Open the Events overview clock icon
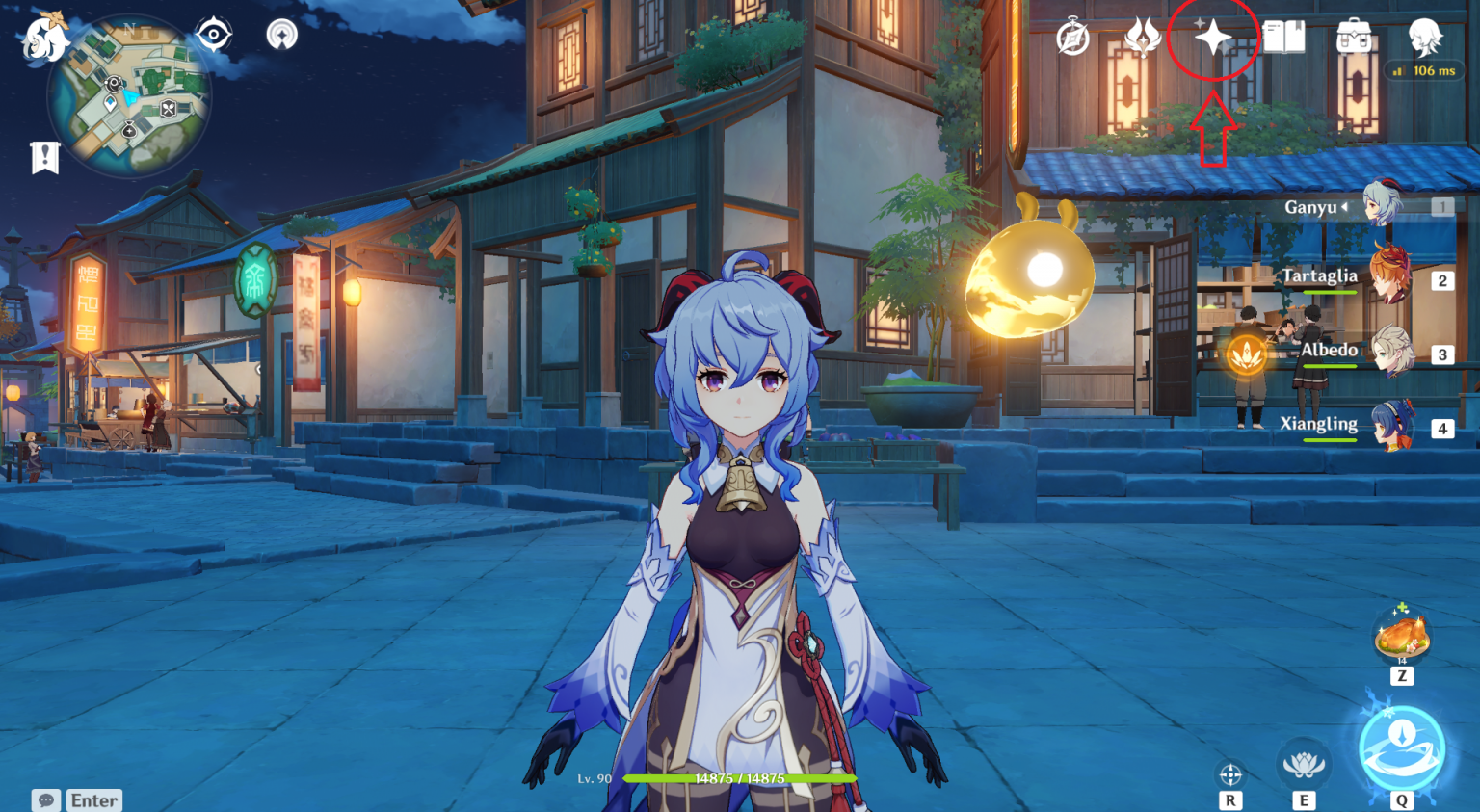 click(x=1072, y=39)
